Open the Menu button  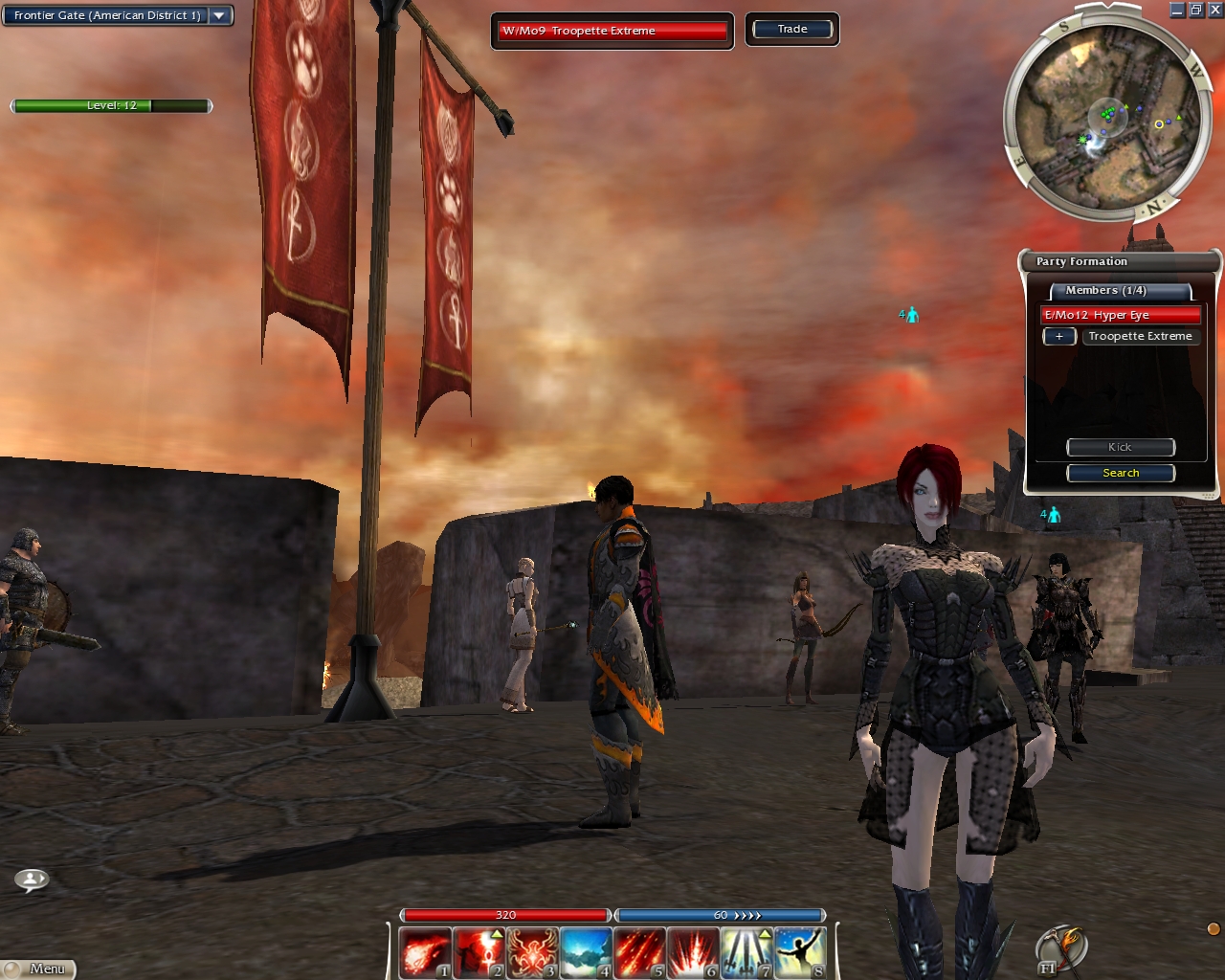(x=40, y=969)
